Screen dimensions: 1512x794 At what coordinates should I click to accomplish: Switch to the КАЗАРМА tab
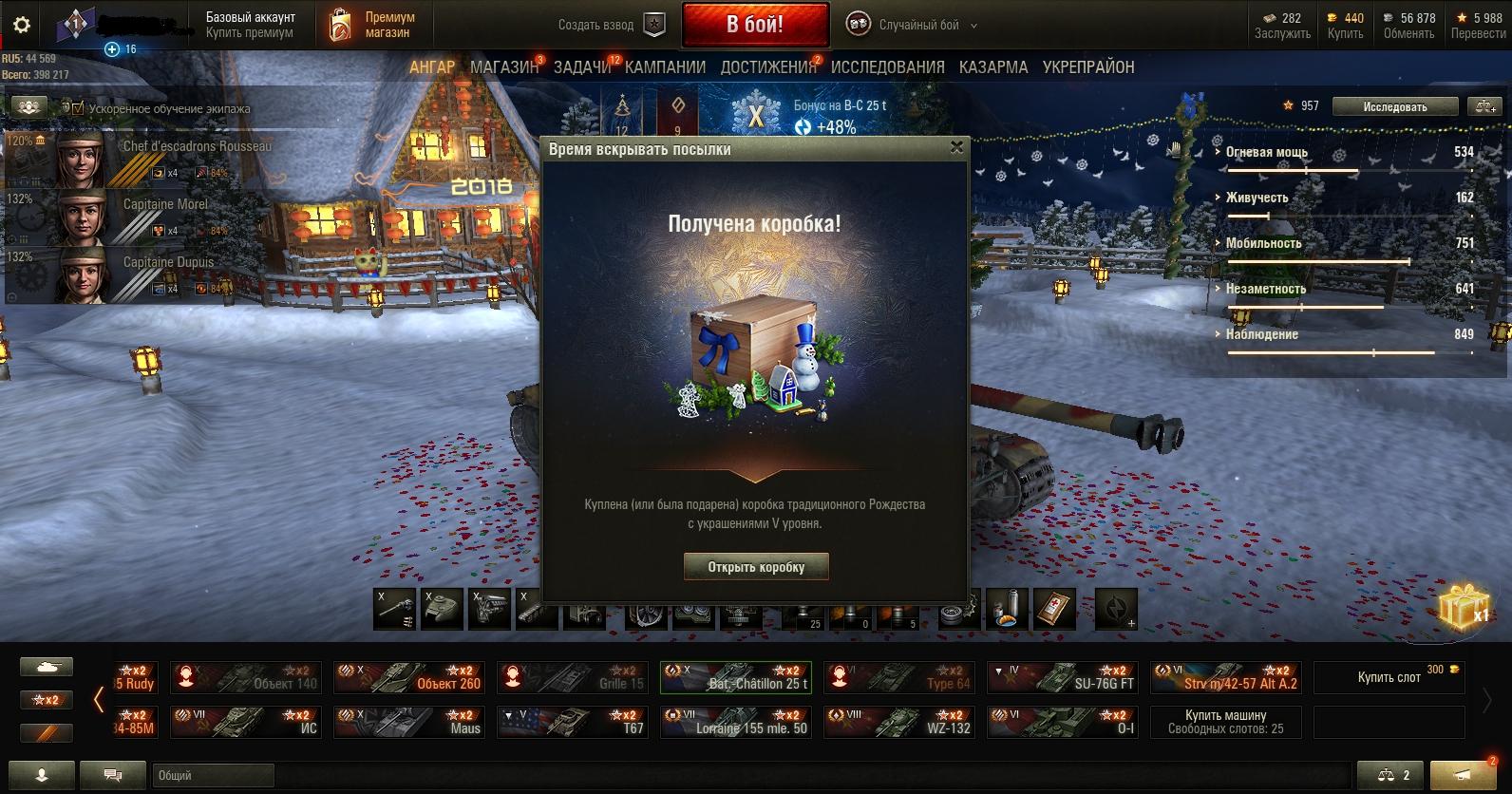(992, 67)
